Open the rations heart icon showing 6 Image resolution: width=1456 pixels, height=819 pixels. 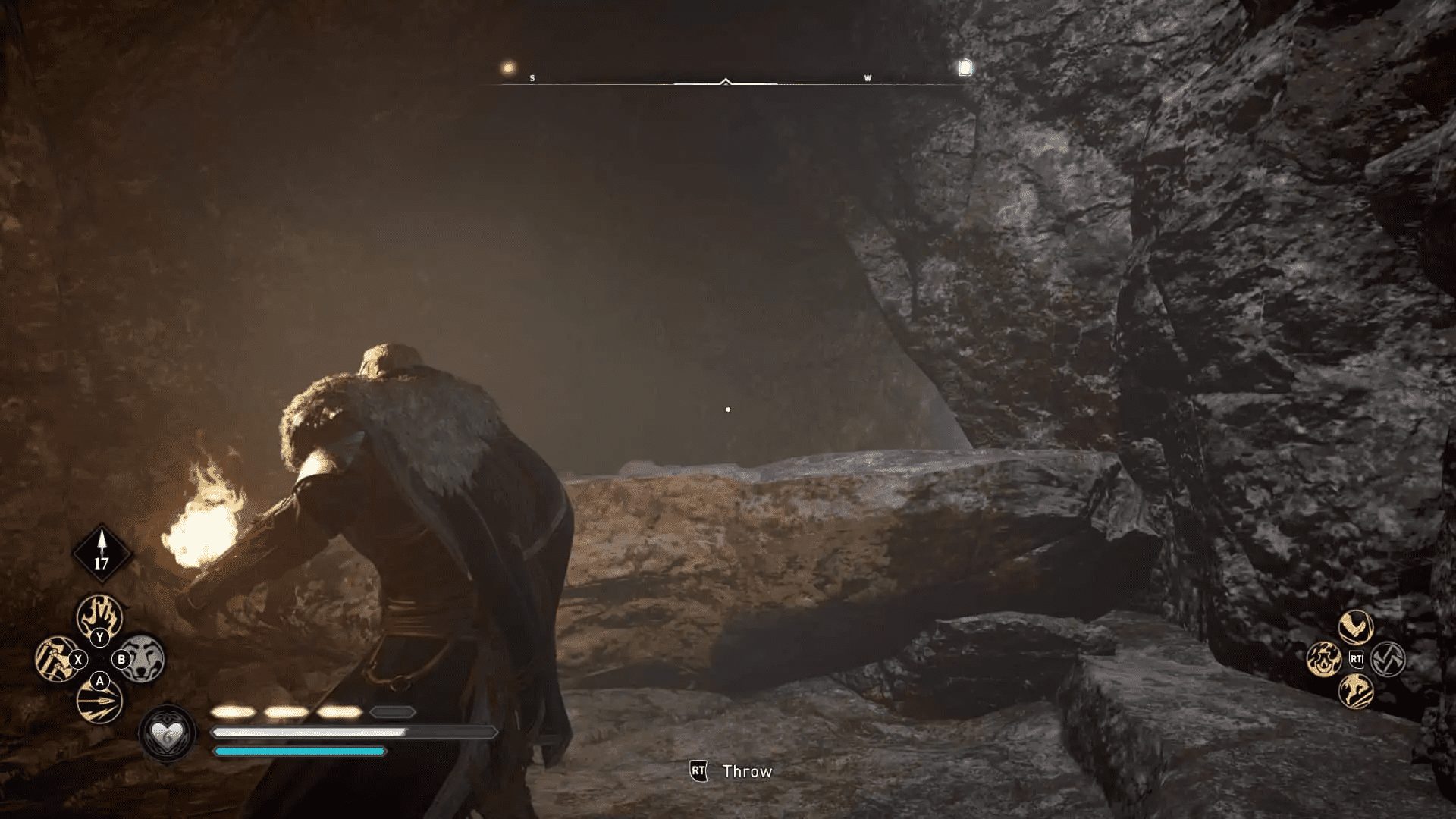point(168,733)
